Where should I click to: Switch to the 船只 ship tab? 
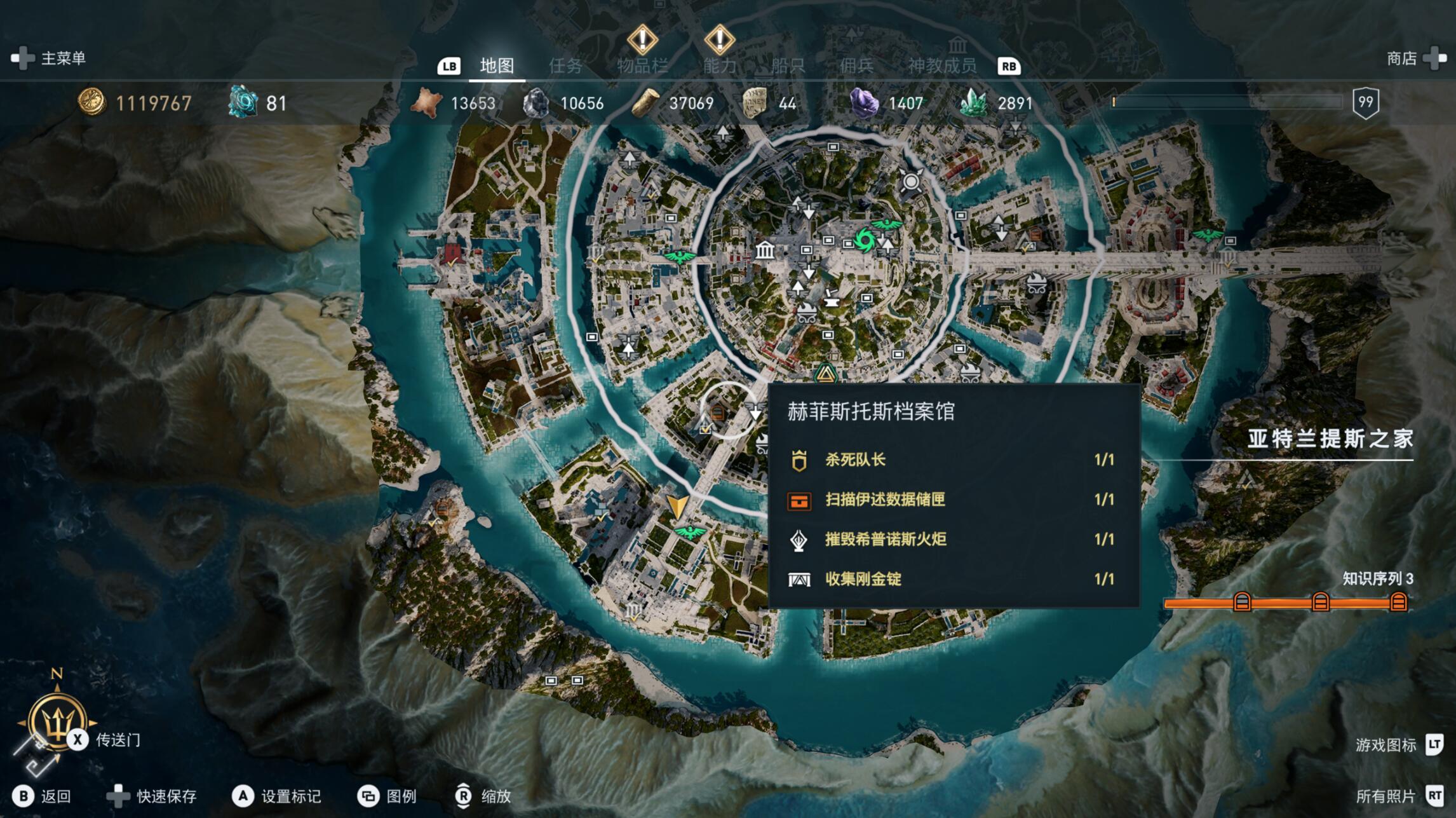[x=788, y=65]
